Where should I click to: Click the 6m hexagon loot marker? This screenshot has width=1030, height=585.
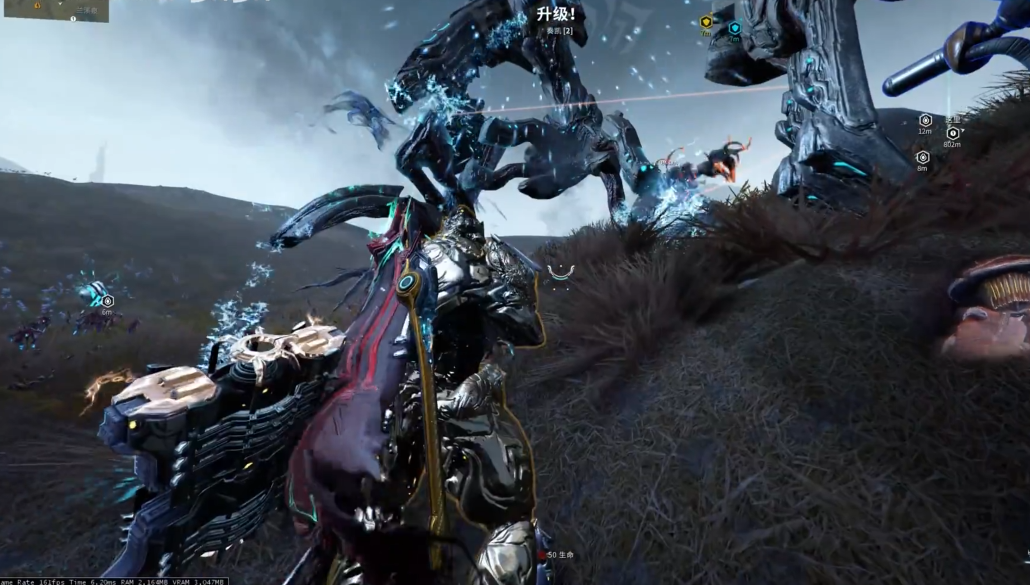pyautogui.click(x=107, y=300)
